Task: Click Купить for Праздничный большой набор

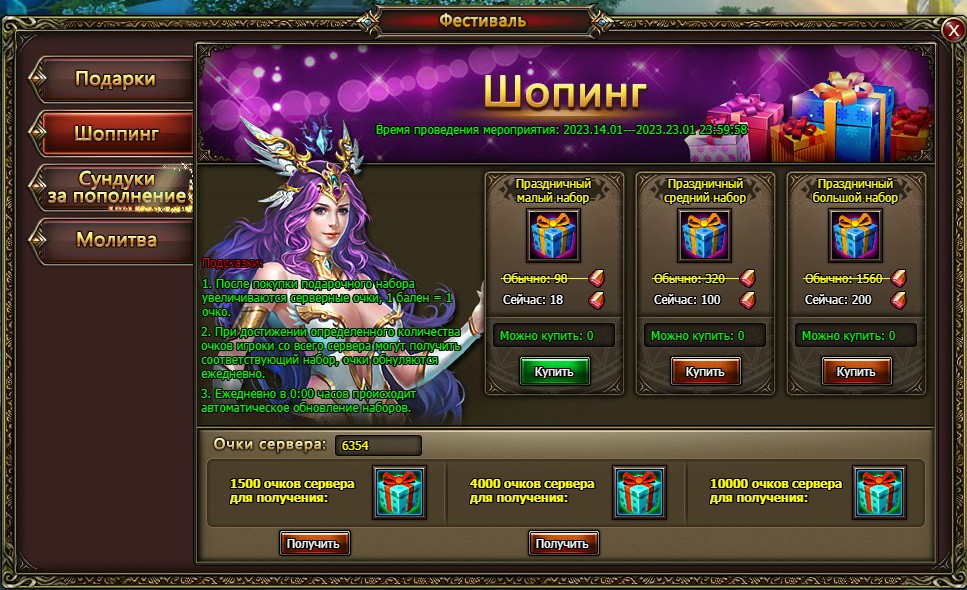Action: tap(856, 372)
